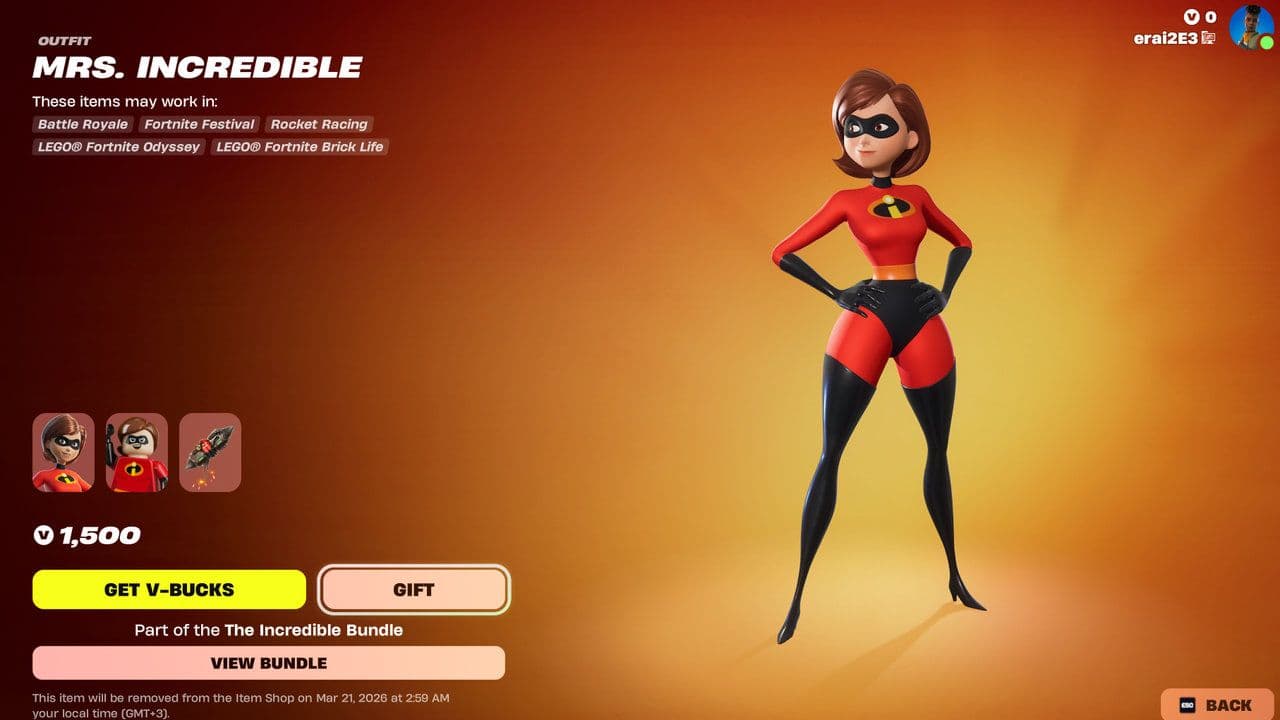The image size is (1280, 720).
Task: Select the glider item thumbnail
Action: pyautogui.click(x=208, y=452)
